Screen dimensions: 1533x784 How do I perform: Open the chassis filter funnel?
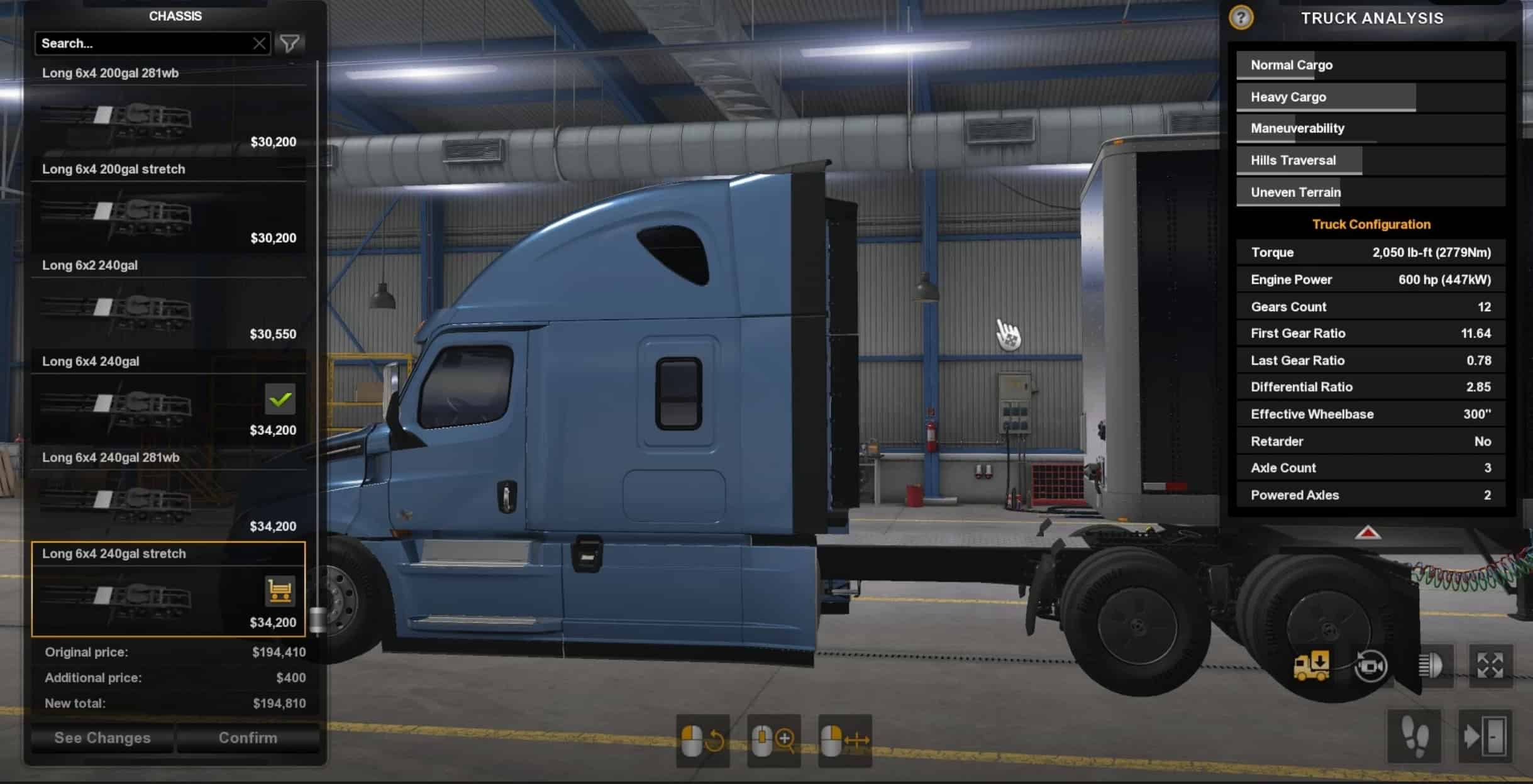tap(290, 43)
